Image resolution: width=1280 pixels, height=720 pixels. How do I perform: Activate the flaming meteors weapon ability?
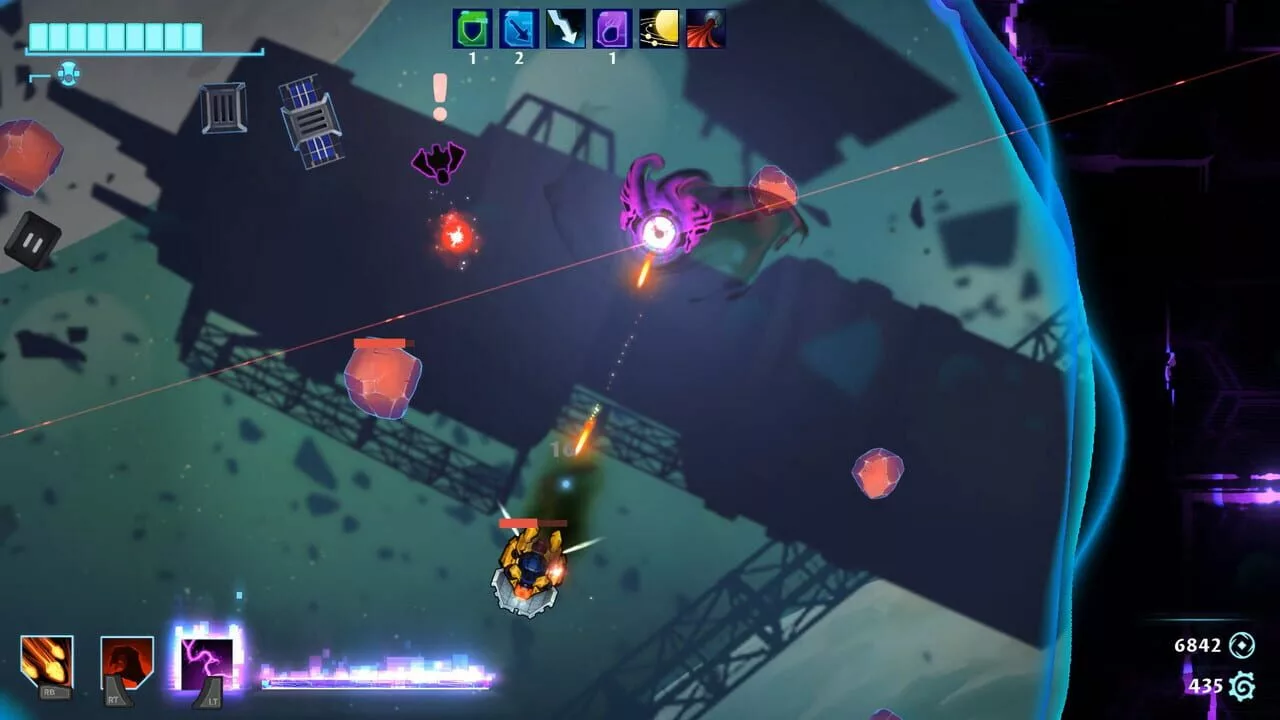47,661
